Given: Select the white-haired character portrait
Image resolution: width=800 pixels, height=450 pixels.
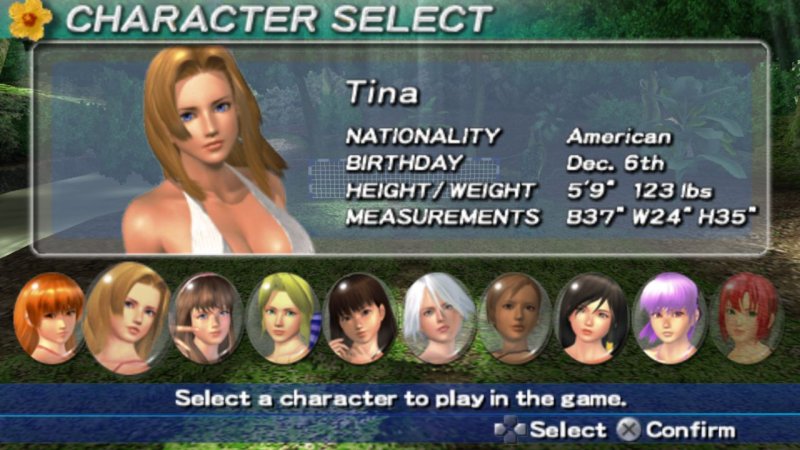Looking at the screenshot, I should coord(438,317).
